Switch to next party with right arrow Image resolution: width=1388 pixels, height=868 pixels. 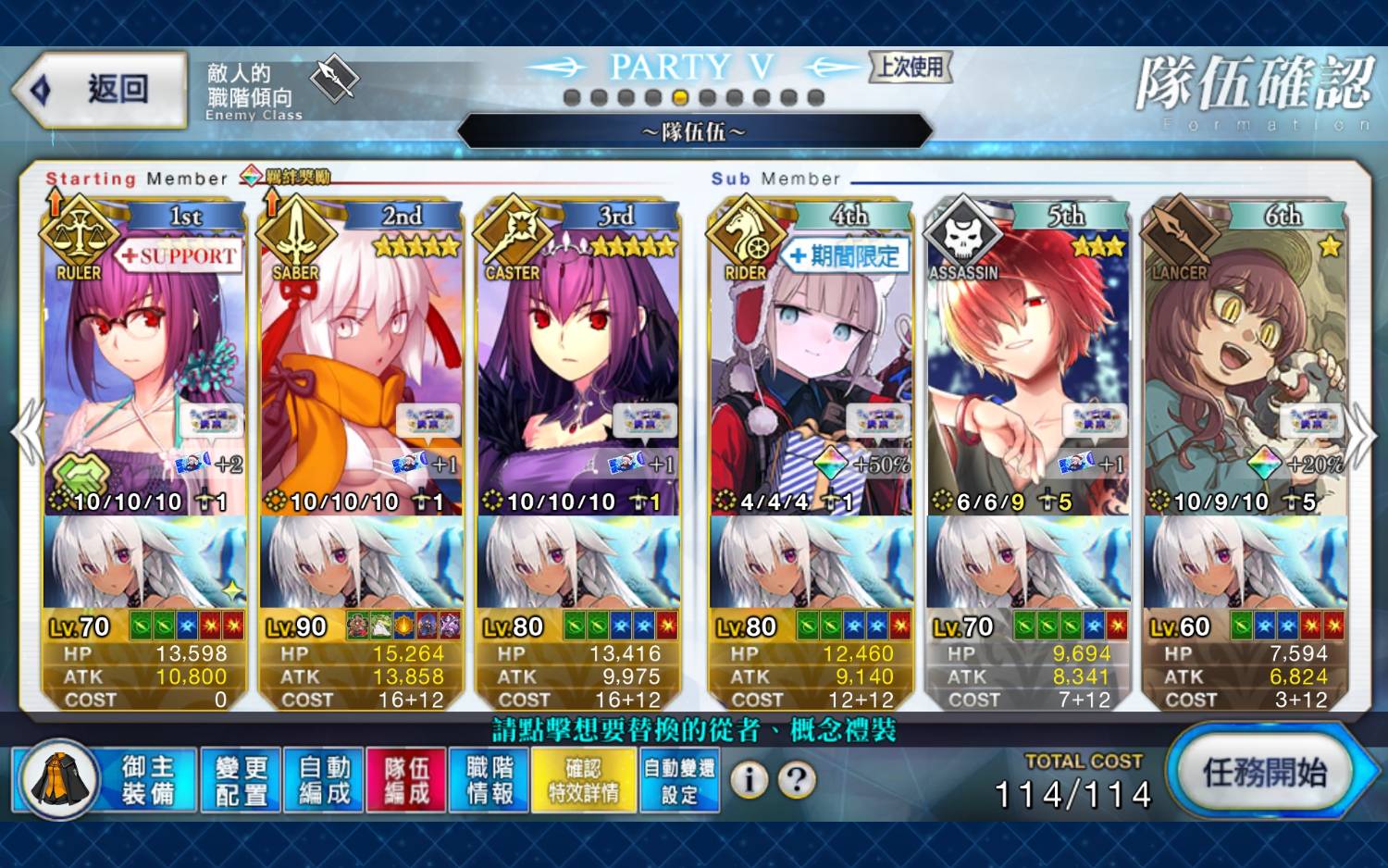[x=1360, y=432]
